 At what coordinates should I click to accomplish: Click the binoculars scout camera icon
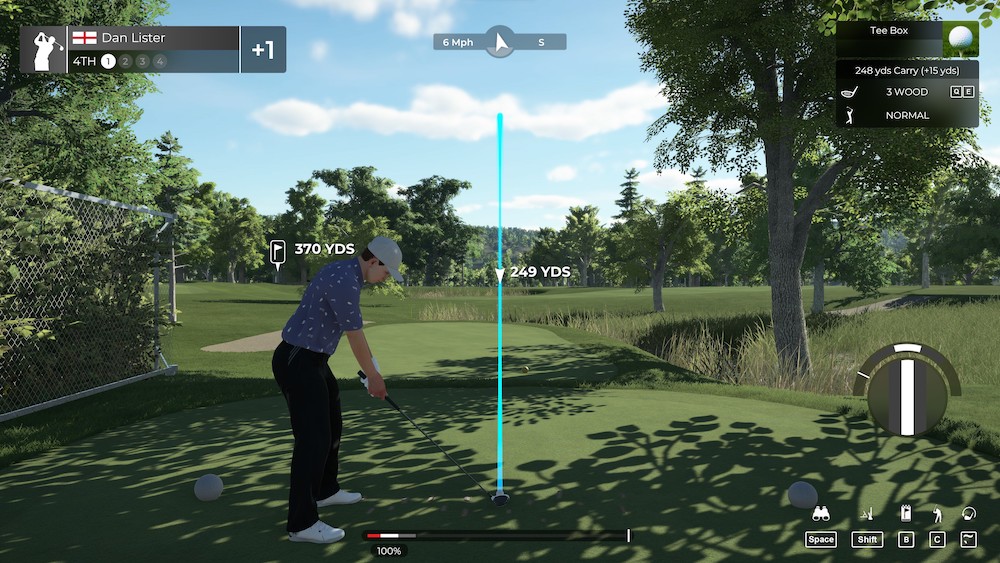pyautogui.click(x=821, y=515)
